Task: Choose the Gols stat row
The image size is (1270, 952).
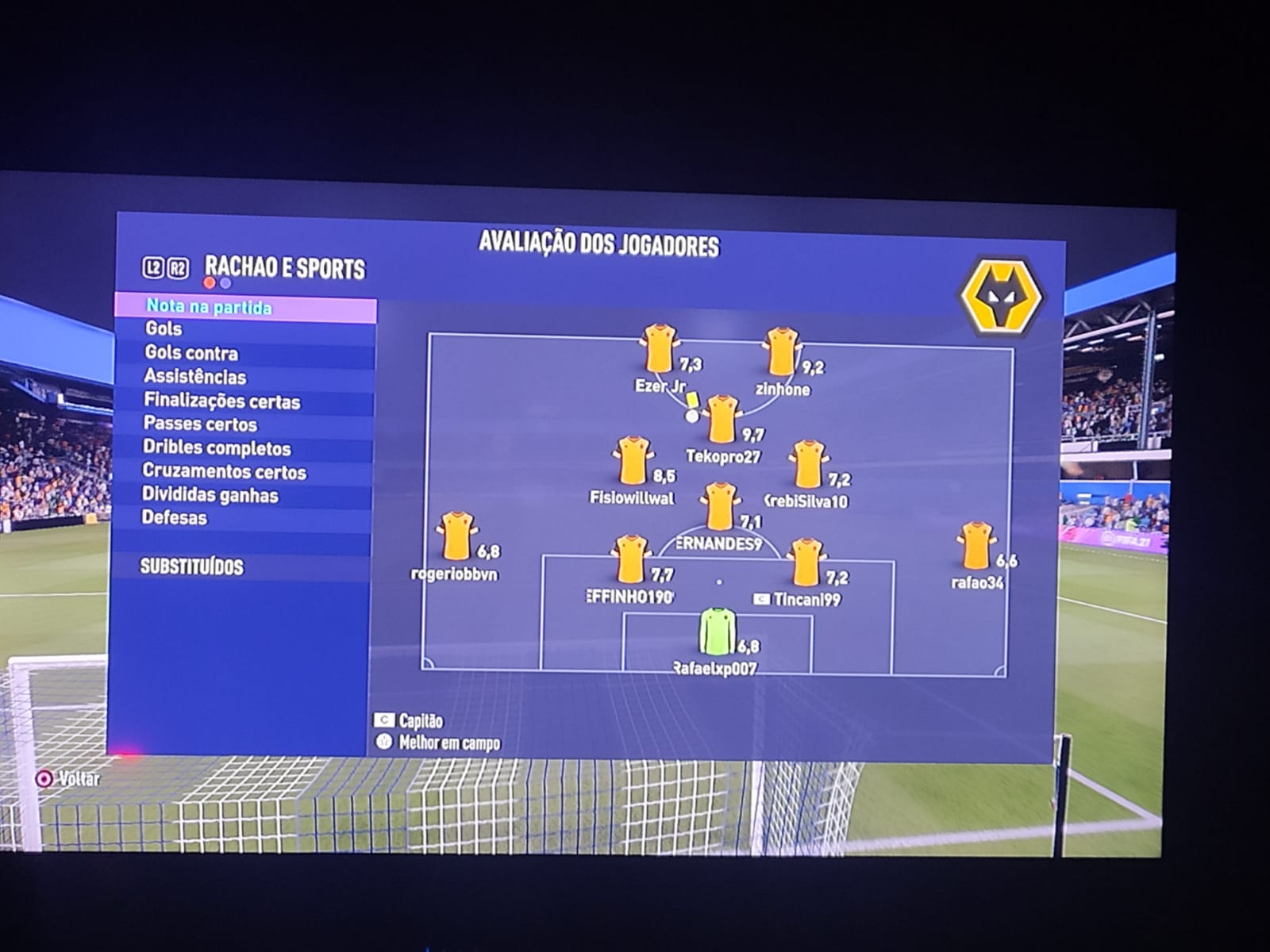Action: [164, 328]
